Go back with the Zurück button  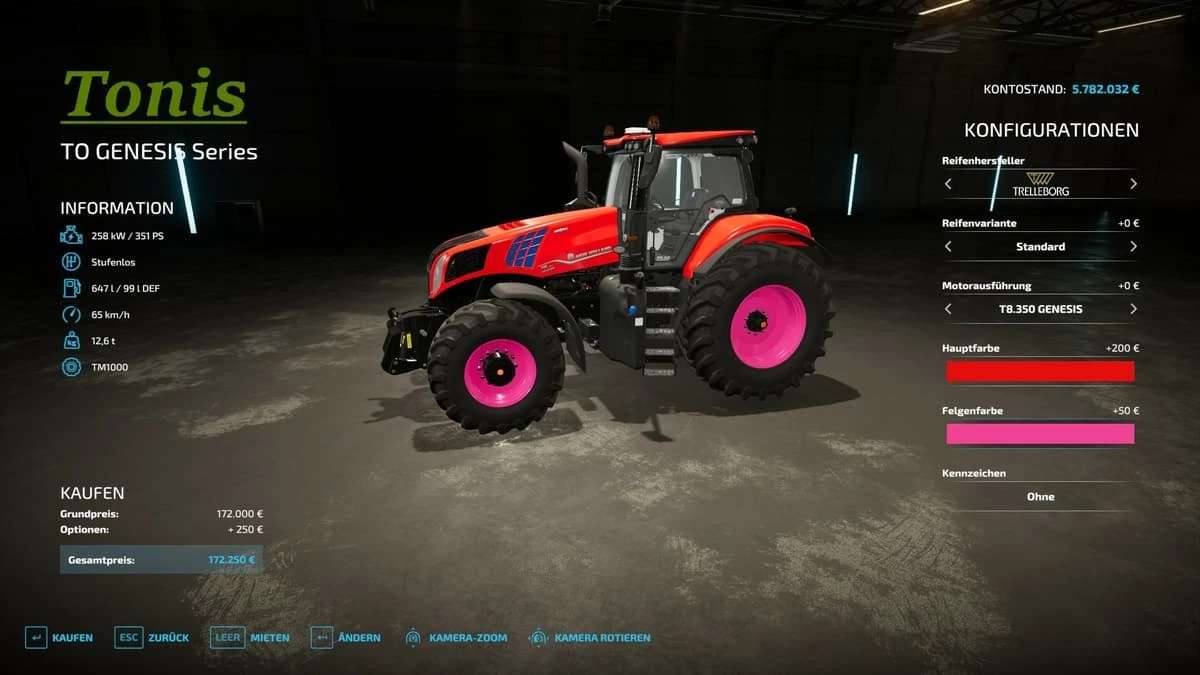(x=151, y=638)
